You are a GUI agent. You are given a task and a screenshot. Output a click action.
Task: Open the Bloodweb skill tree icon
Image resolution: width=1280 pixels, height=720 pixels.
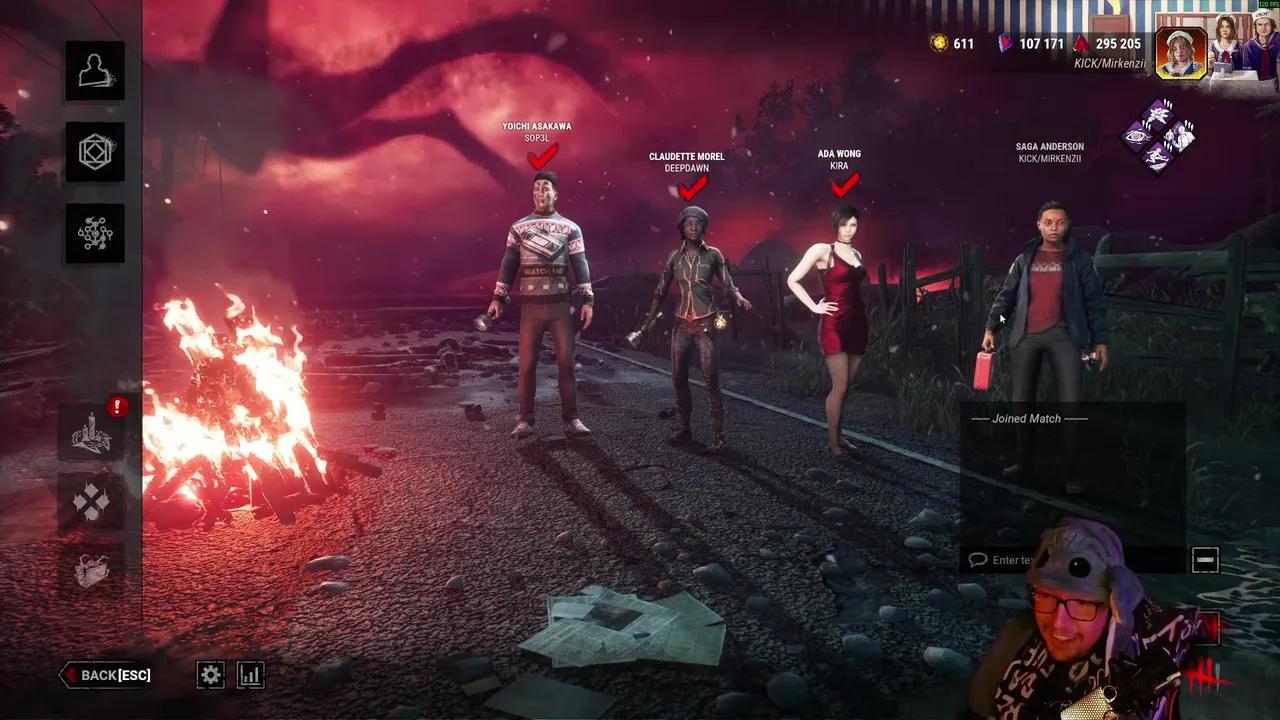tap(95, 232)
